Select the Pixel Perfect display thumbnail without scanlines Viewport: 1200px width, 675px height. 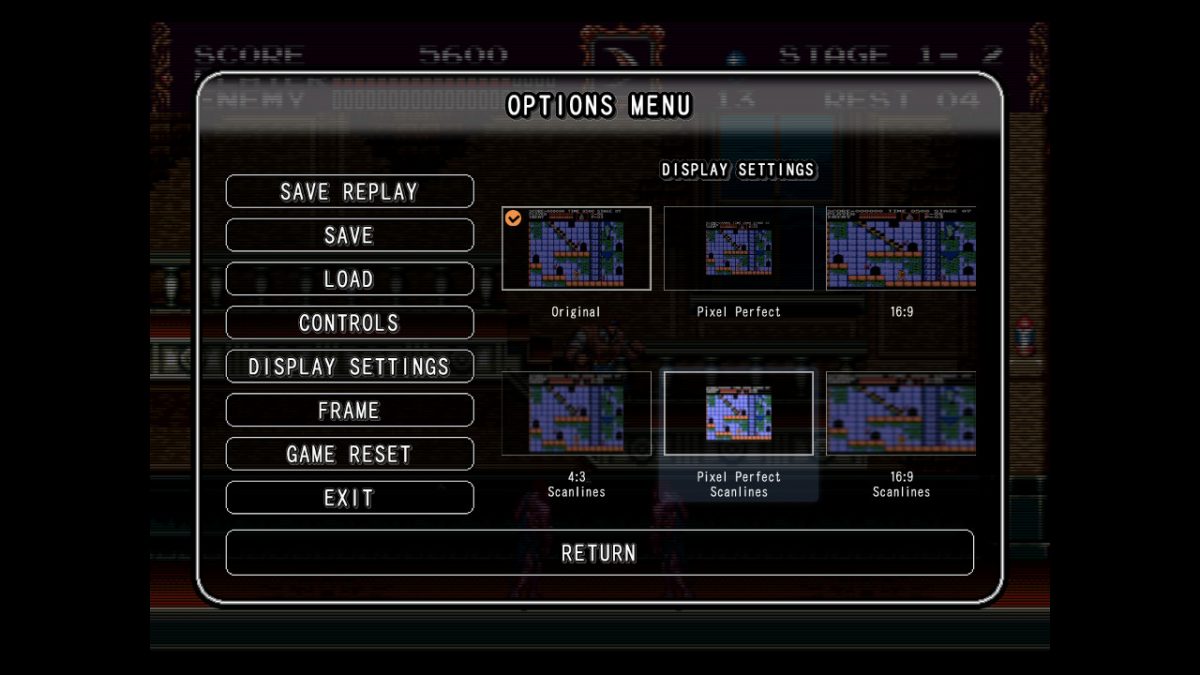tap(738, 249)
